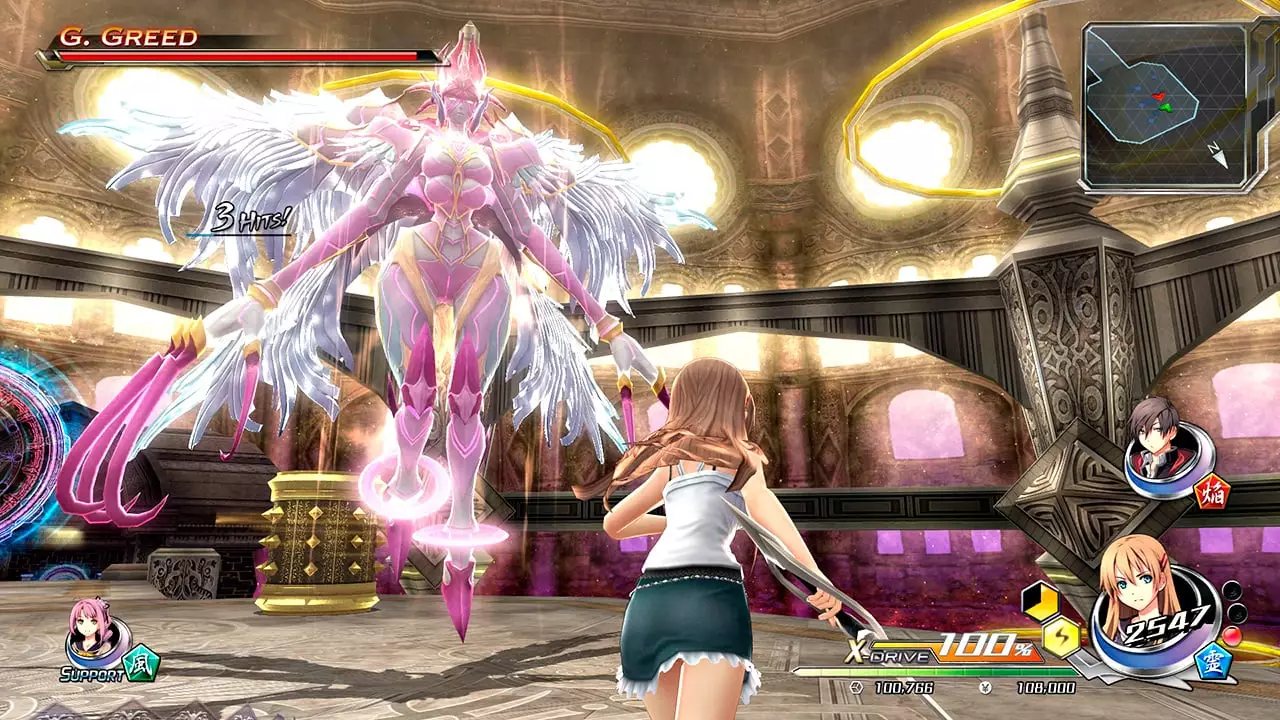Screen dimensions: 1280x720
Task: Select the SUPPORT label text
Action: click(x=94, y=674)
